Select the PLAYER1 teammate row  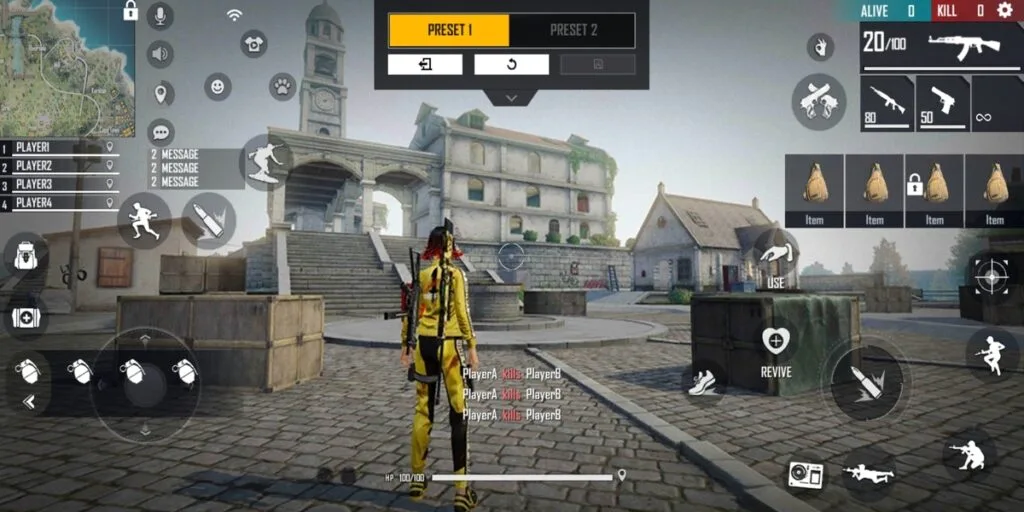click(60, 147)
